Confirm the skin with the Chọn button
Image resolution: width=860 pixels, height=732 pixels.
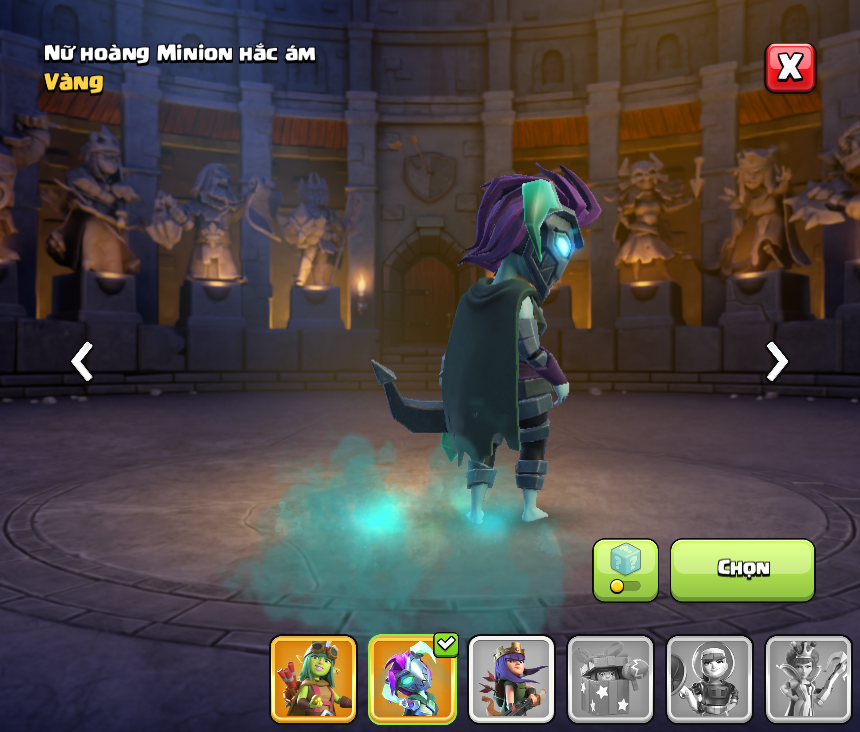pyautogui.click(x=742, y=569)
